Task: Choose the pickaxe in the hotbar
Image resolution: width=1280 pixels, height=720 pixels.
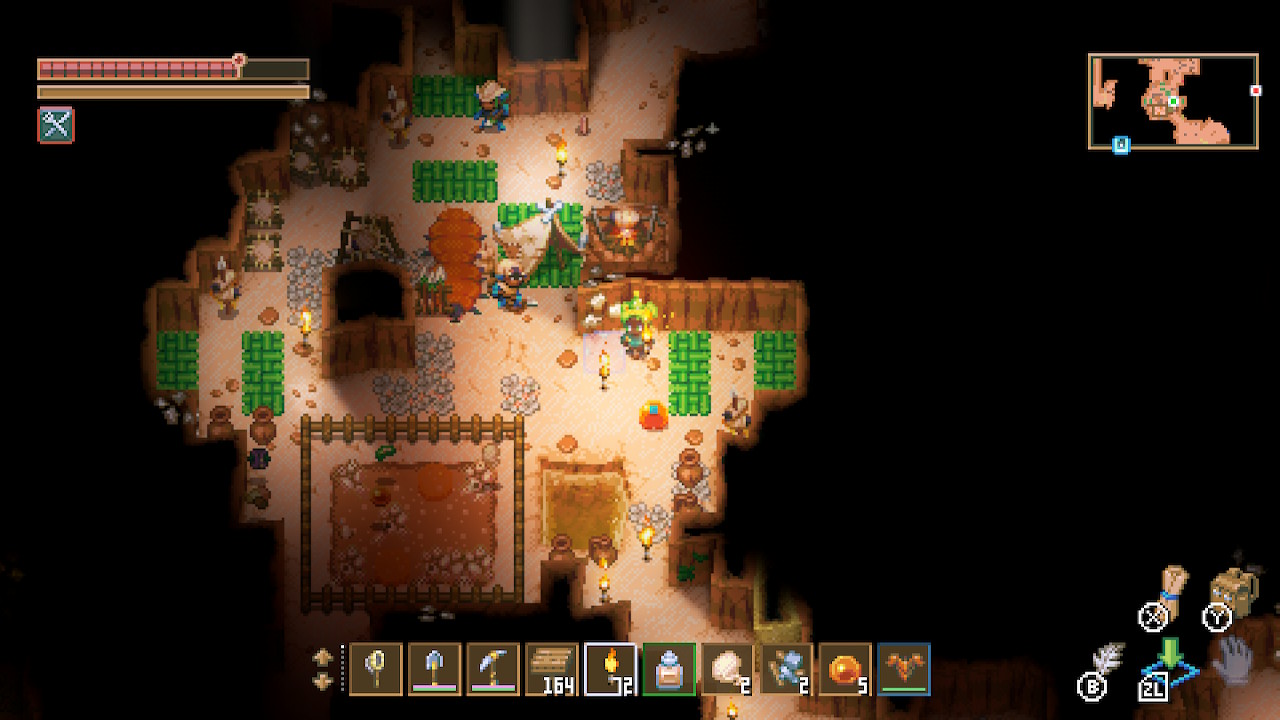Action: (x=493, y=668)
